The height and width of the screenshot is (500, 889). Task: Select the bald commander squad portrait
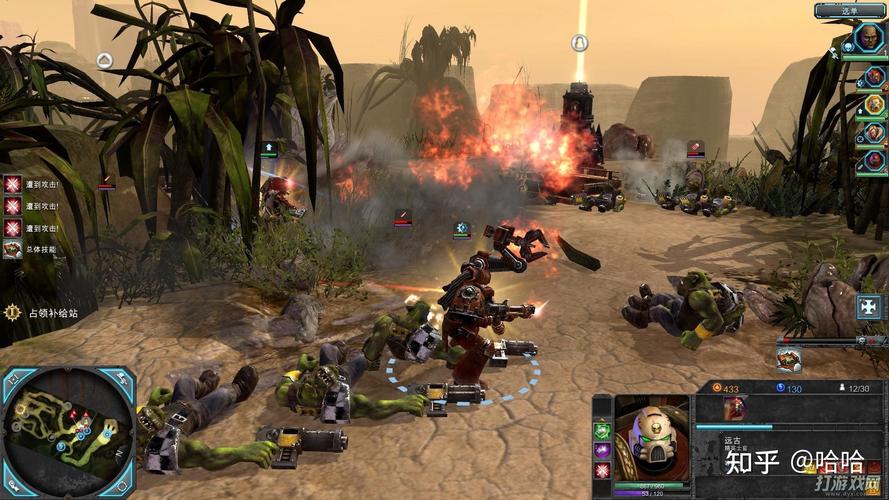[868, 39]
